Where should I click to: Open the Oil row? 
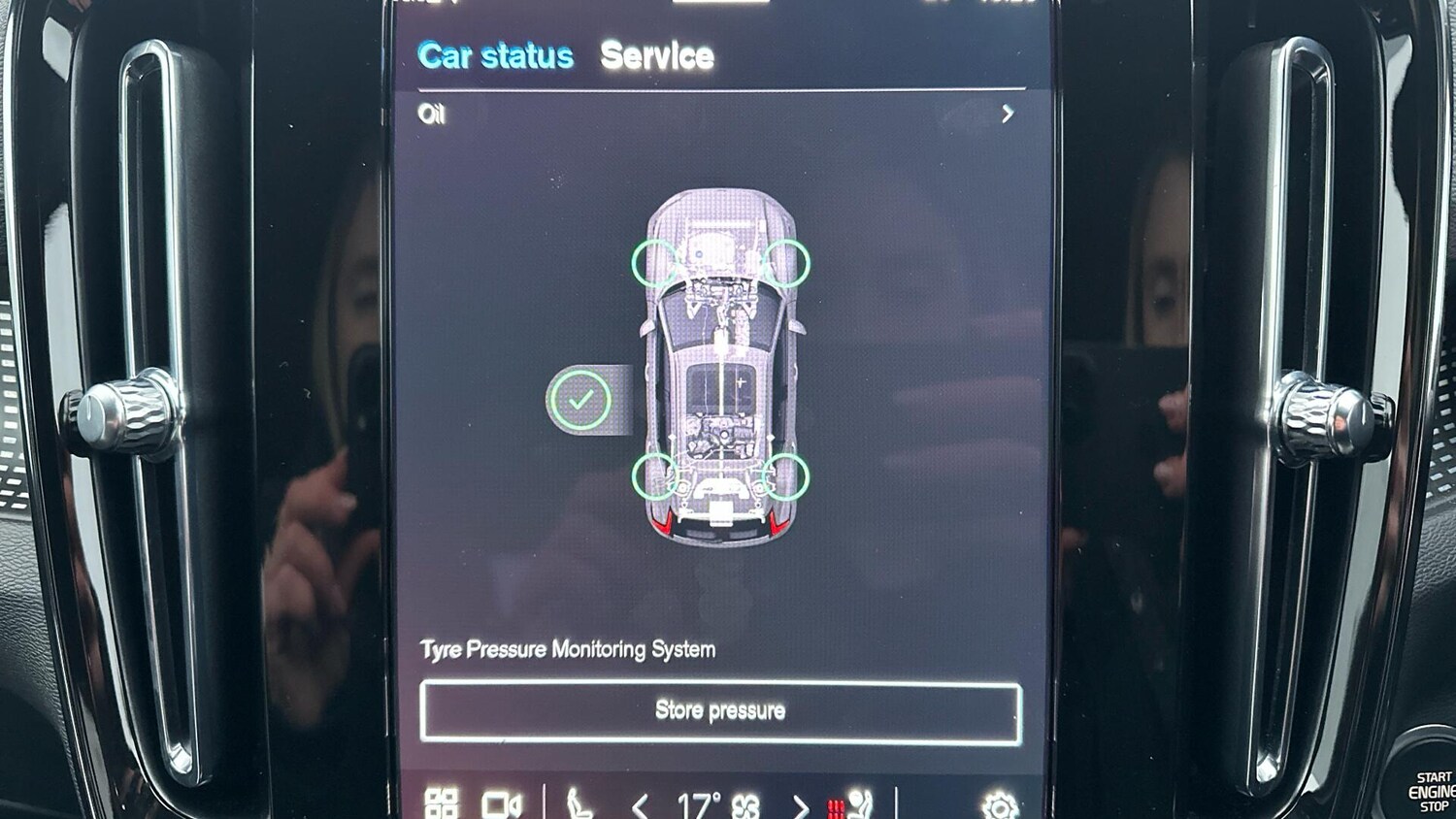tap(716, 115)
